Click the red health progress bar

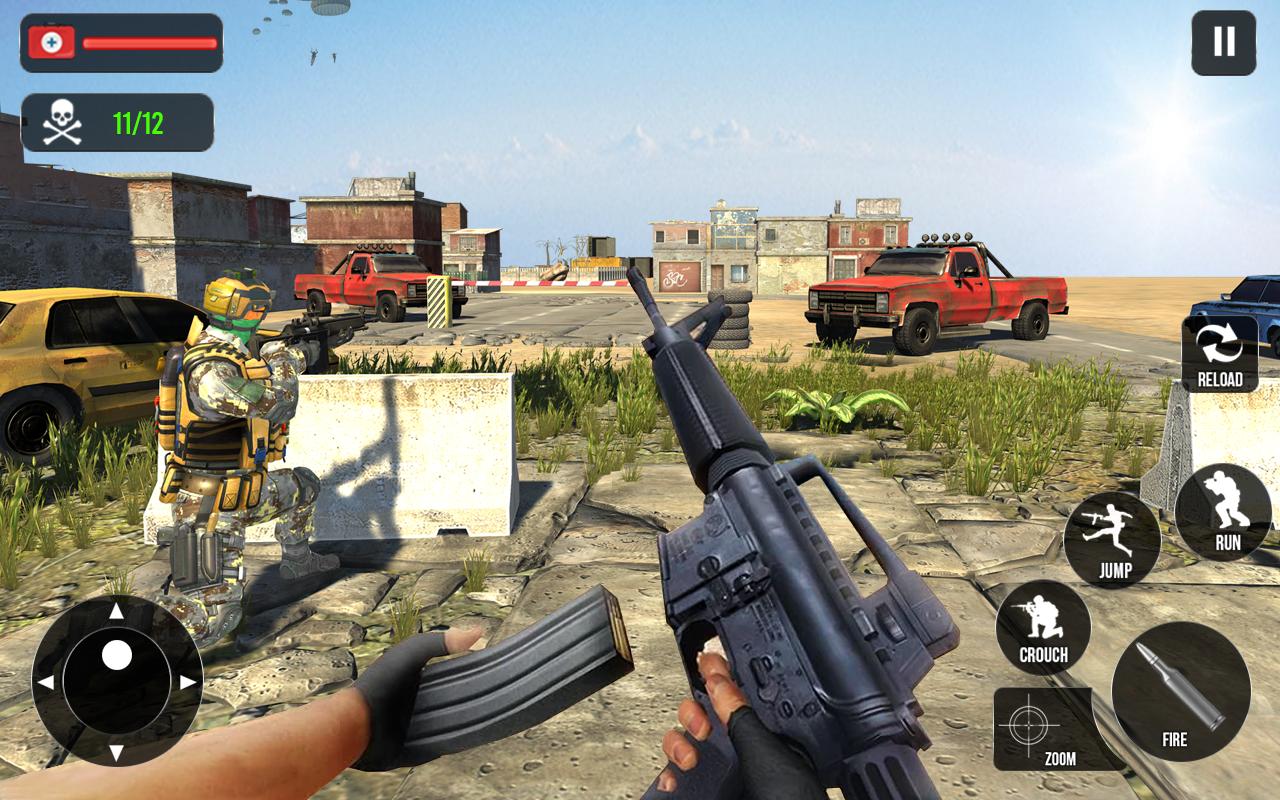click(x=148, y=44)
